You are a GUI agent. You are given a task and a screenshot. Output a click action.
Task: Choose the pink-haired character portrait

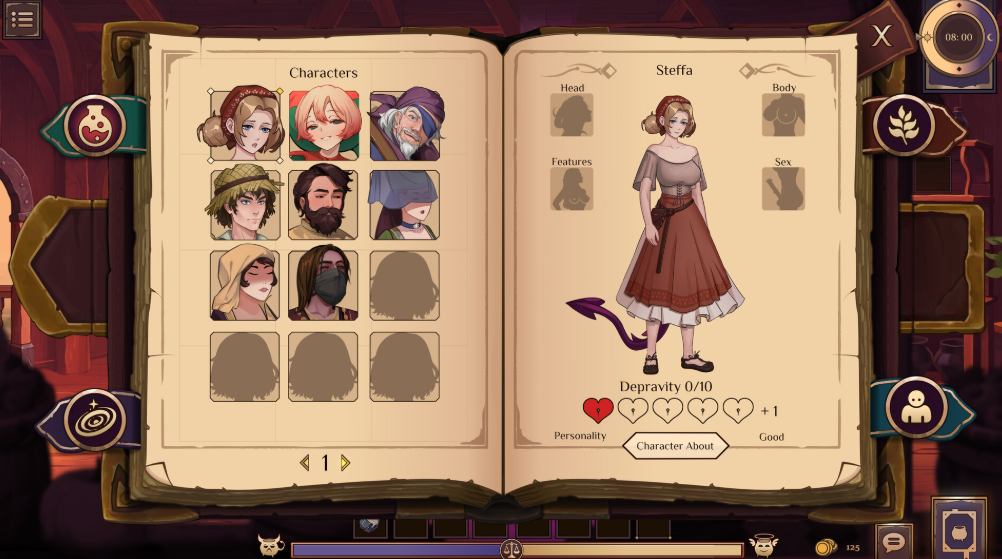point(324,126)
